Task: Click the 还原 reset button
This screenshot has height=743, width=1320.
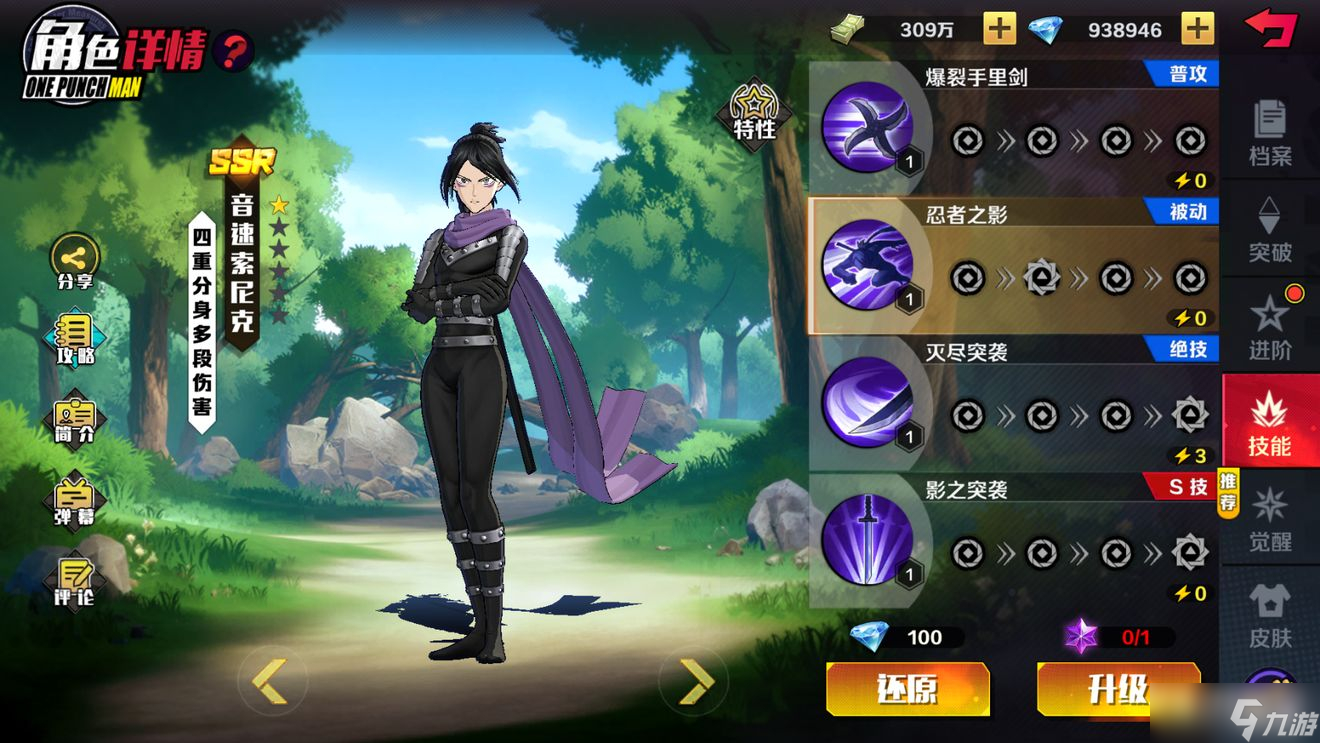Action: (x=908, y=689)
